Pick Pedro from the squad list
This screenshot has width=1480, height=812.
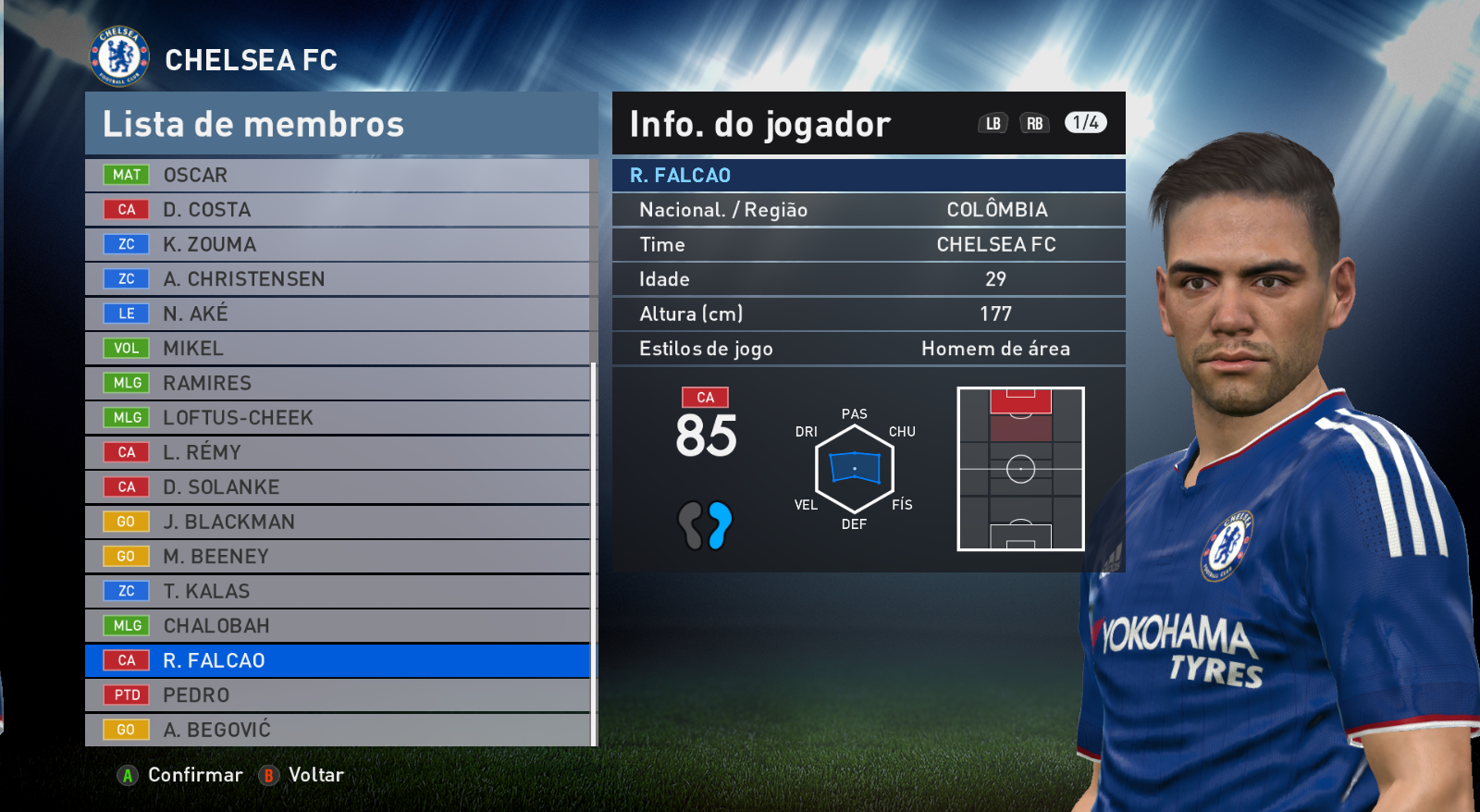point(338,695)
